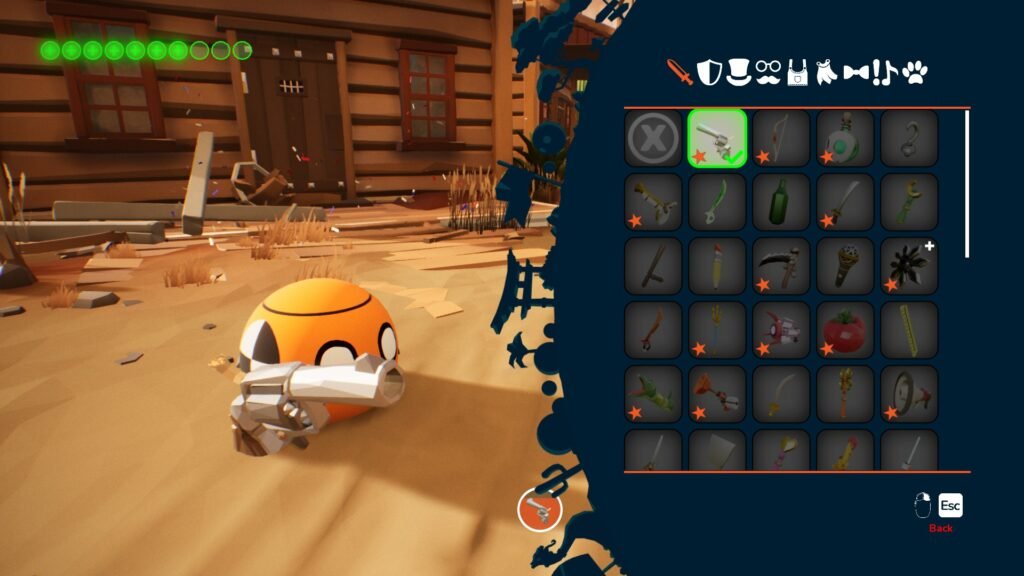Choose the yellow ruler weapon
The image size is (1024, 576).
(x=909, y=330)
